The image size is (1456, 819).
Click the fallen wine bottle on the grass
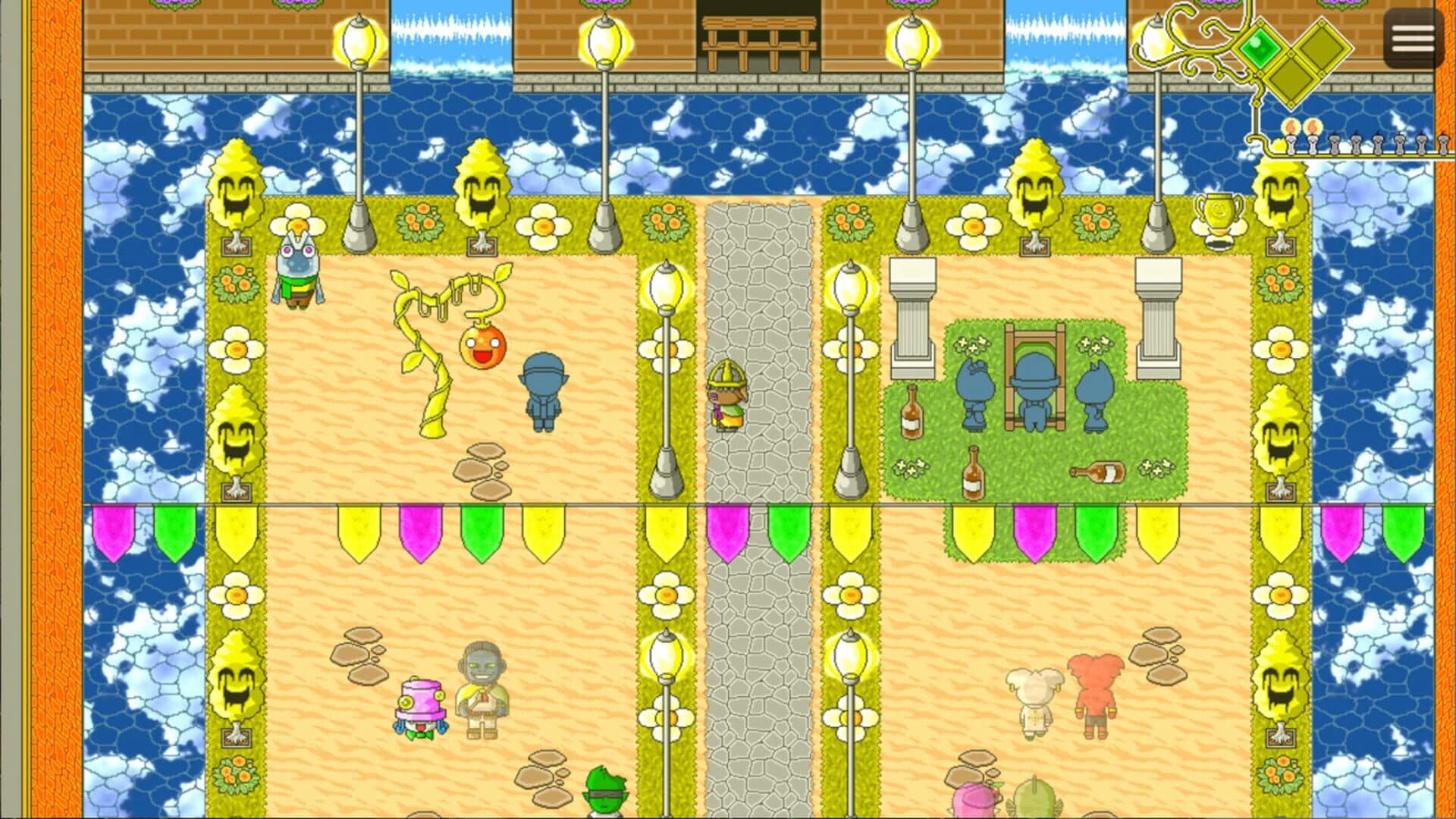1099,472
